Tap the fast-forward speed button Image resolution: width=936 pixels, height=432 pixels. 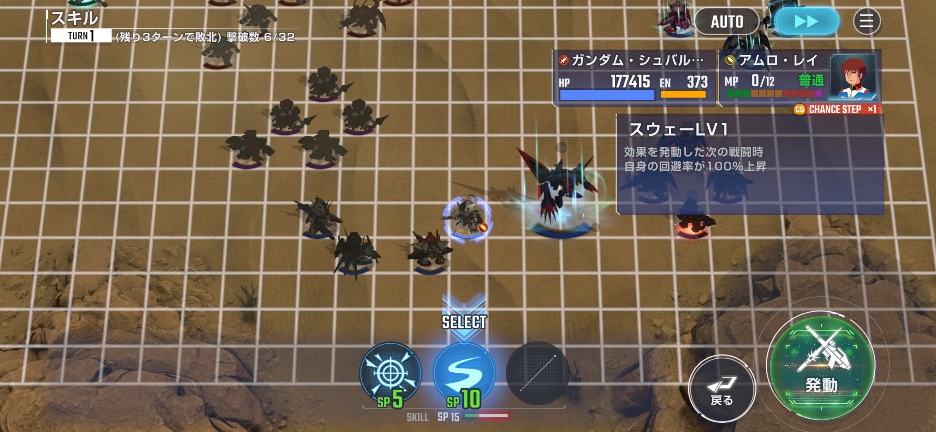(x=806, y=21)
